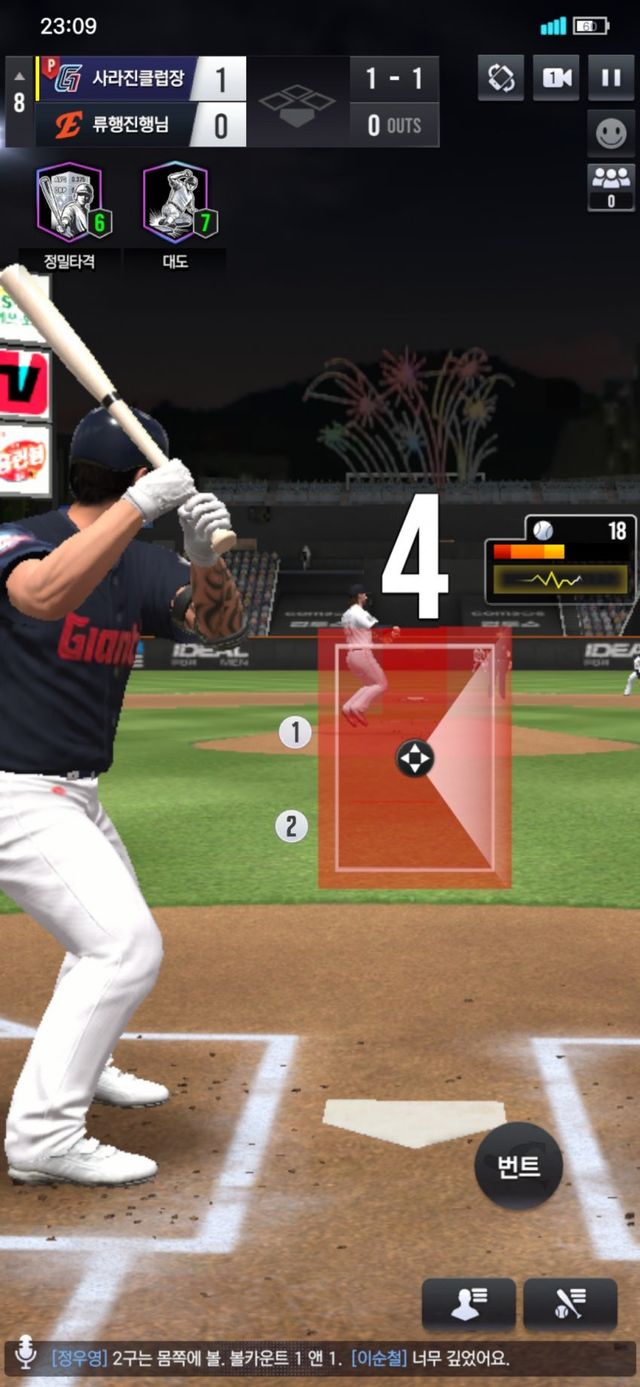Select the 대도 skill card

(x=176, y=205)
